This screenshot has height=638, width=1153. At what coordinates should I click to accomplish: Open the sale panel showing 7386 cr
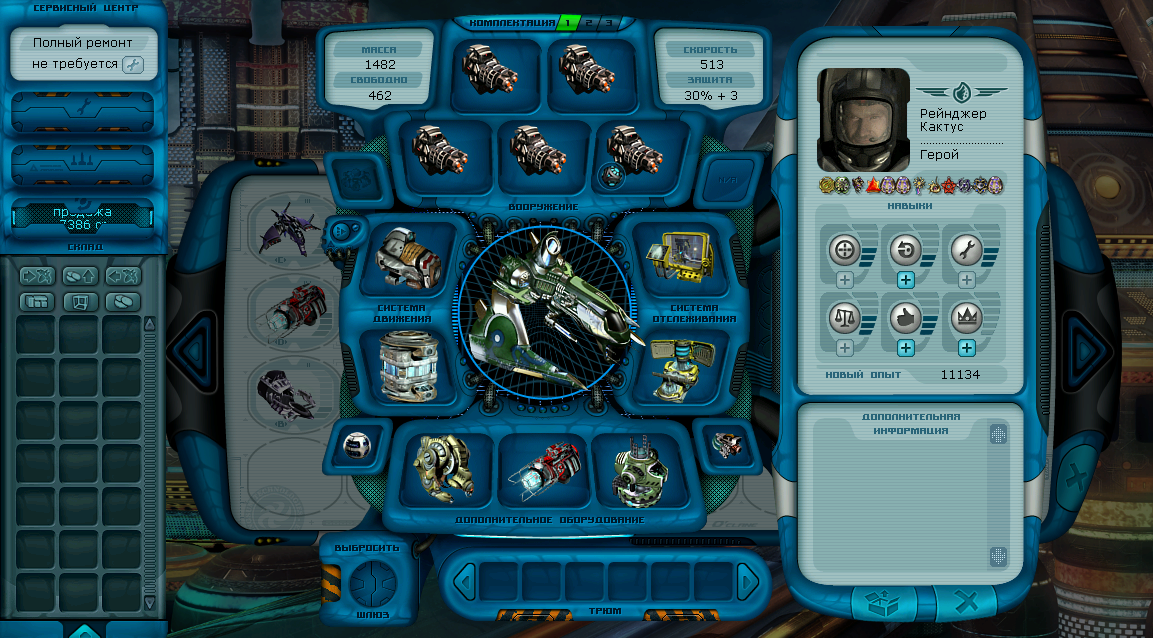82,217
